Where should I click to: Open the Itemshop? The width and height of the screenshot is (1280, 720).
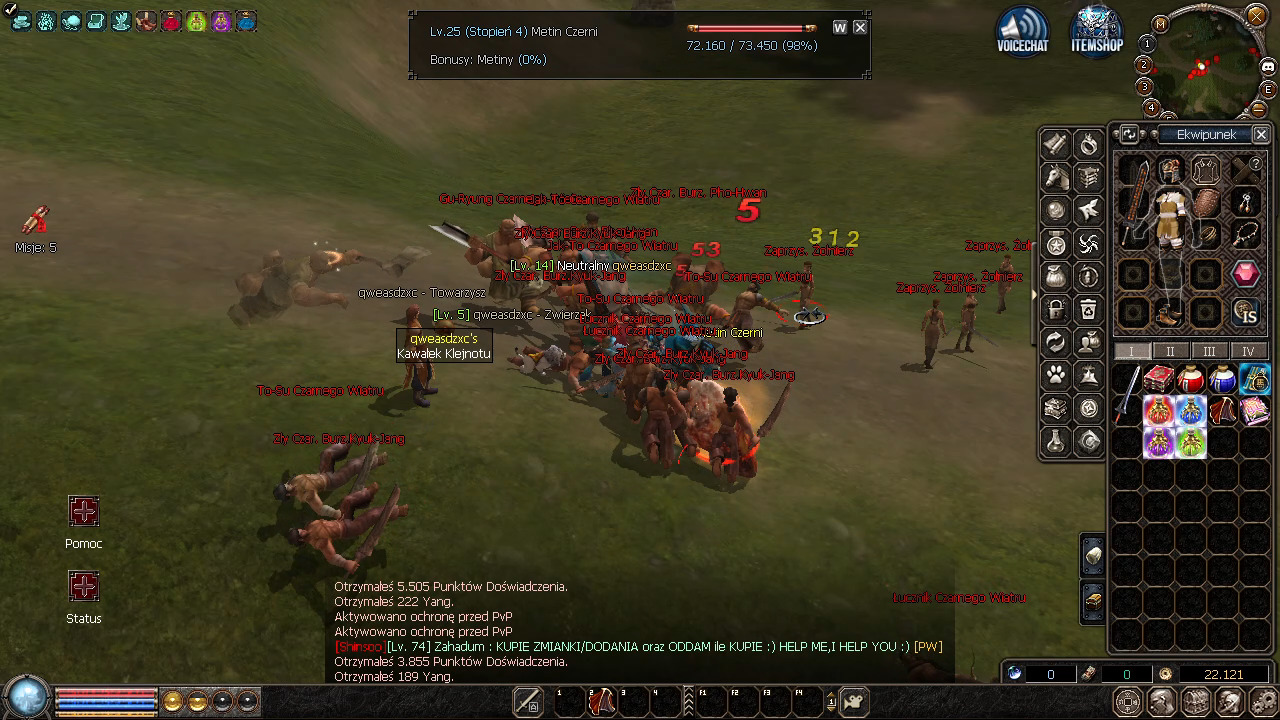point(1096,30)
